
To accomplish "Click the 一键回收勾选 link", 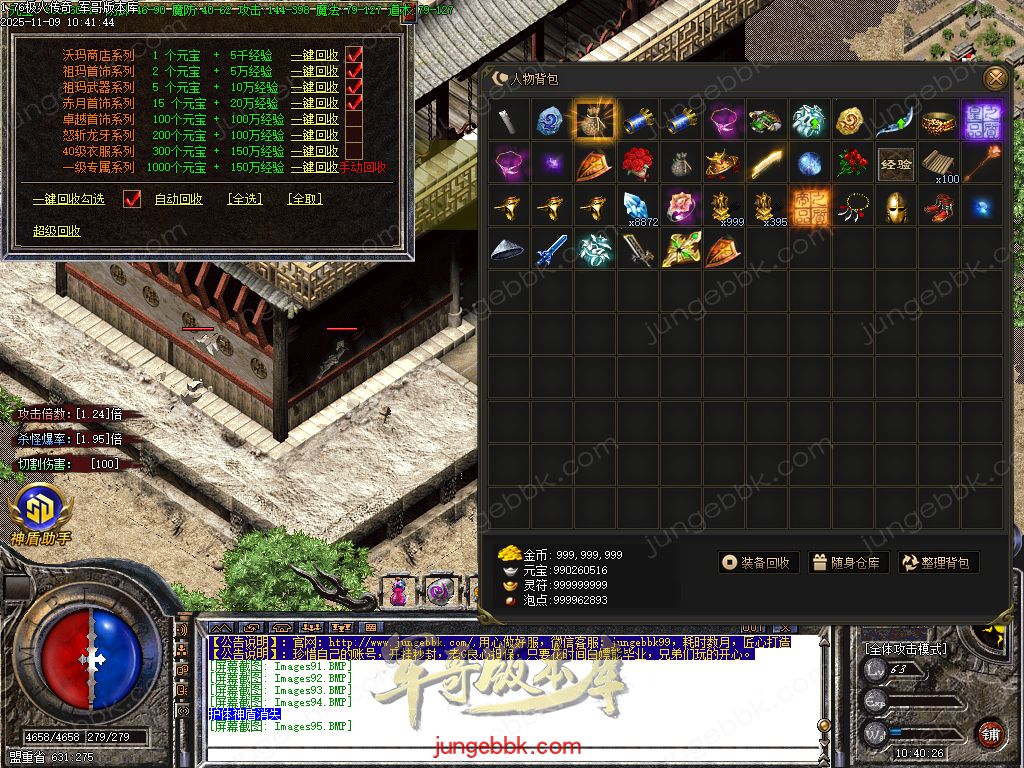I will click(x=68, y=199).
